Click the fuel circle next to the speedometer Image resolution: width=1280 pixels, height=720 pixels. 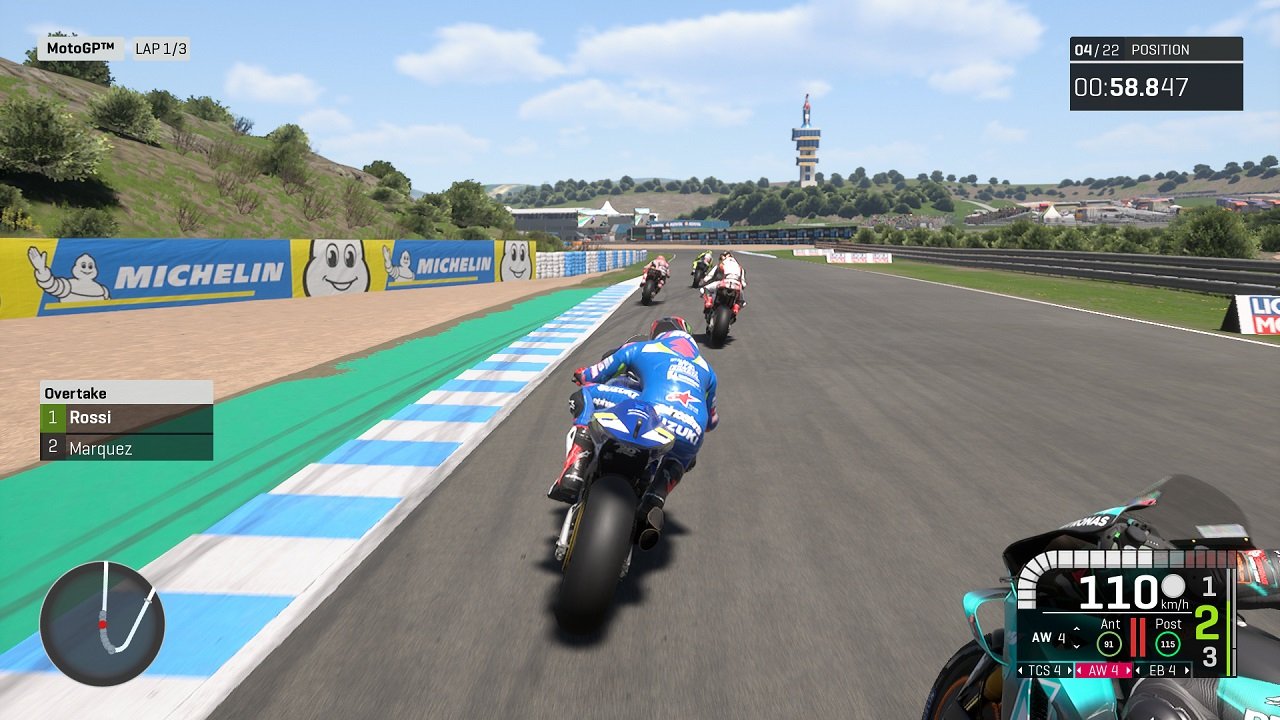[1173, 587]
